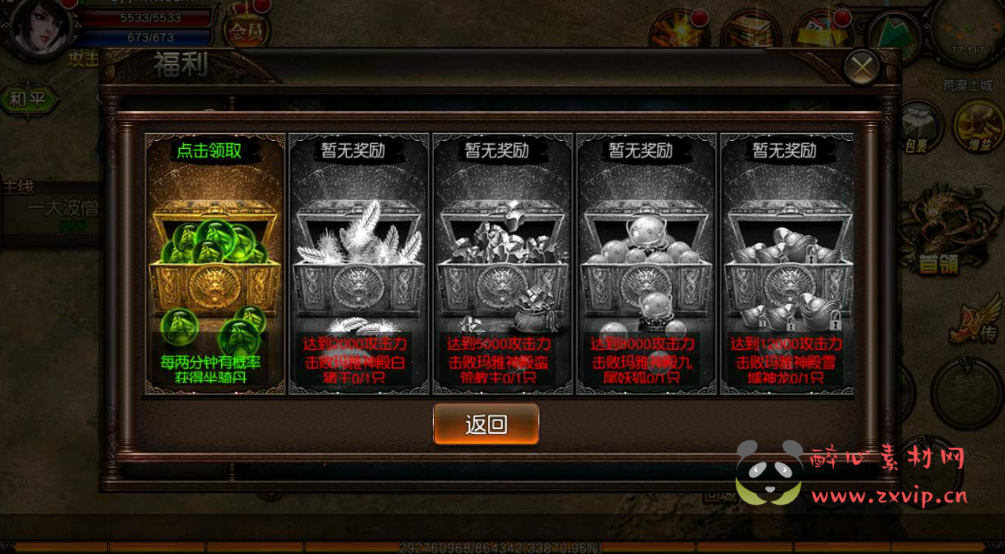Select the 蛮荒教主 ore chest card
This screenshot has height=554, width=1005.
tap(502, 264)
